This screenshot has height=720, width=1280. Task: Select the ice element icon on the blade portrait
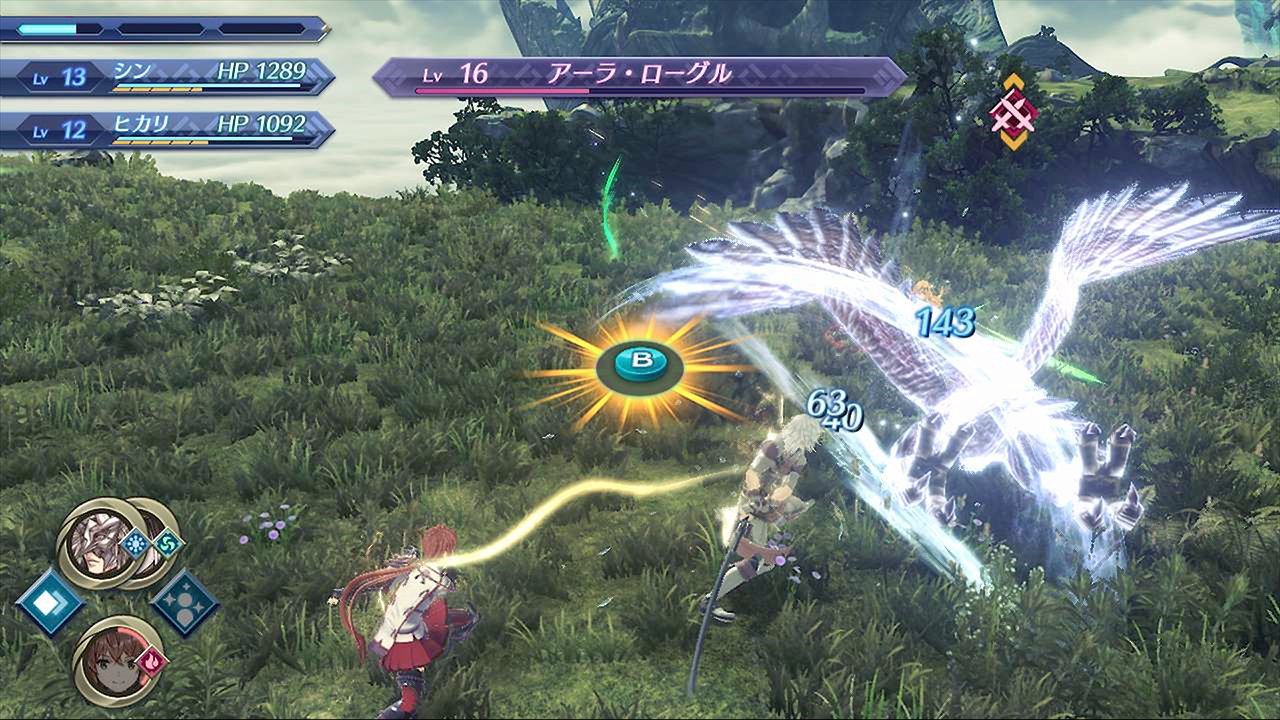point(135,543)
